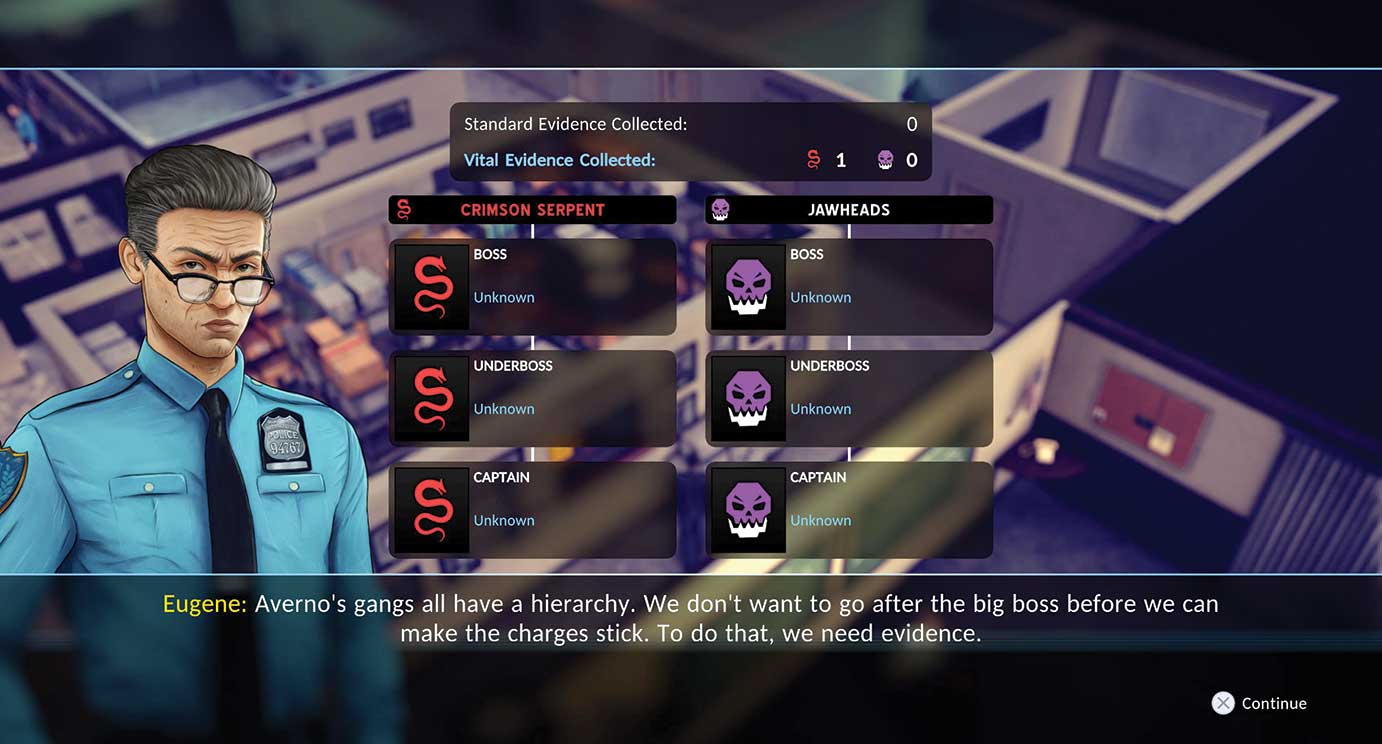This screenshot has height=744, width=1382.
Task: Select the Crimson Serpent Captain card
Action: pyautogui.click(x=532, y=509)
